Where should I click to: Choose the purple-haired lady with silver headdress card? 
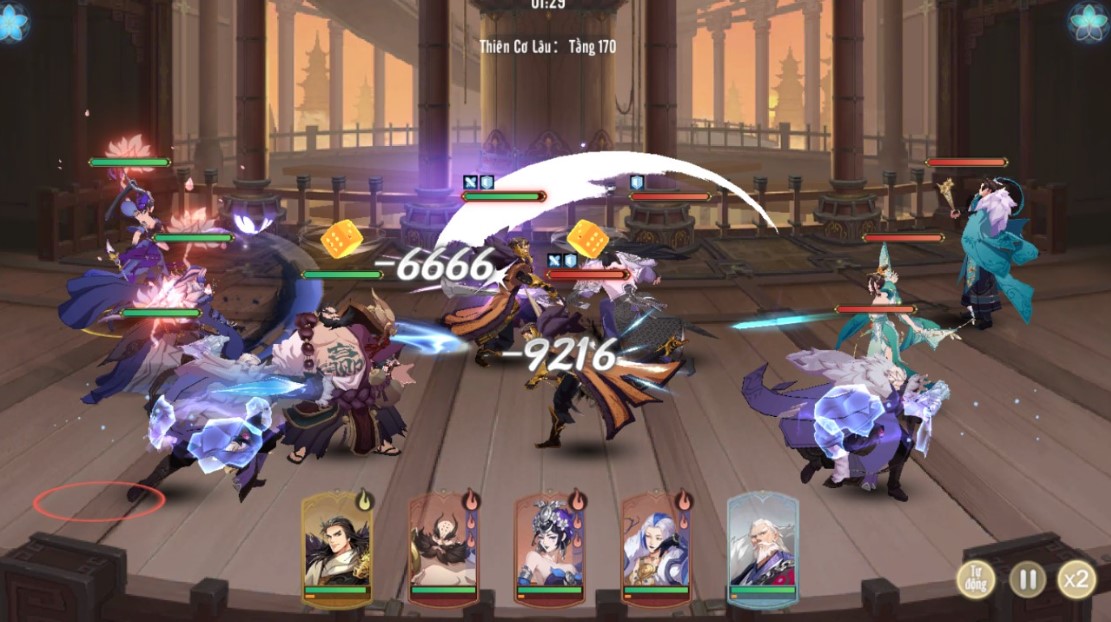point(549,548)
